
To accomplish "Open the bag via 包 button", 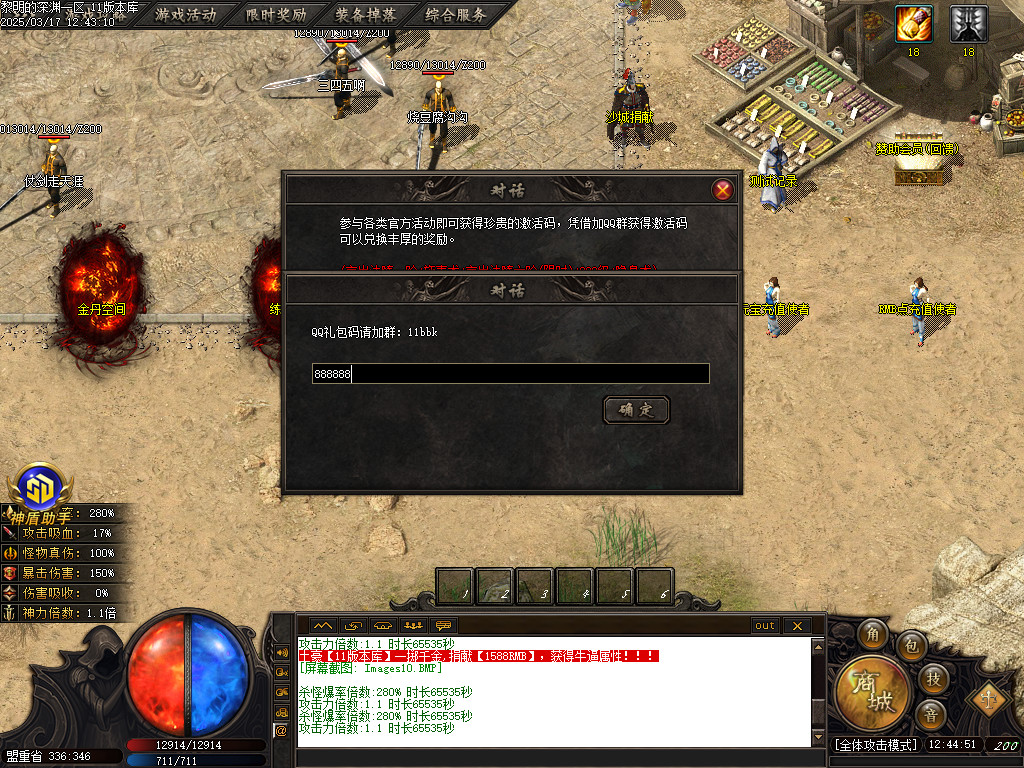I will (911, 645).
